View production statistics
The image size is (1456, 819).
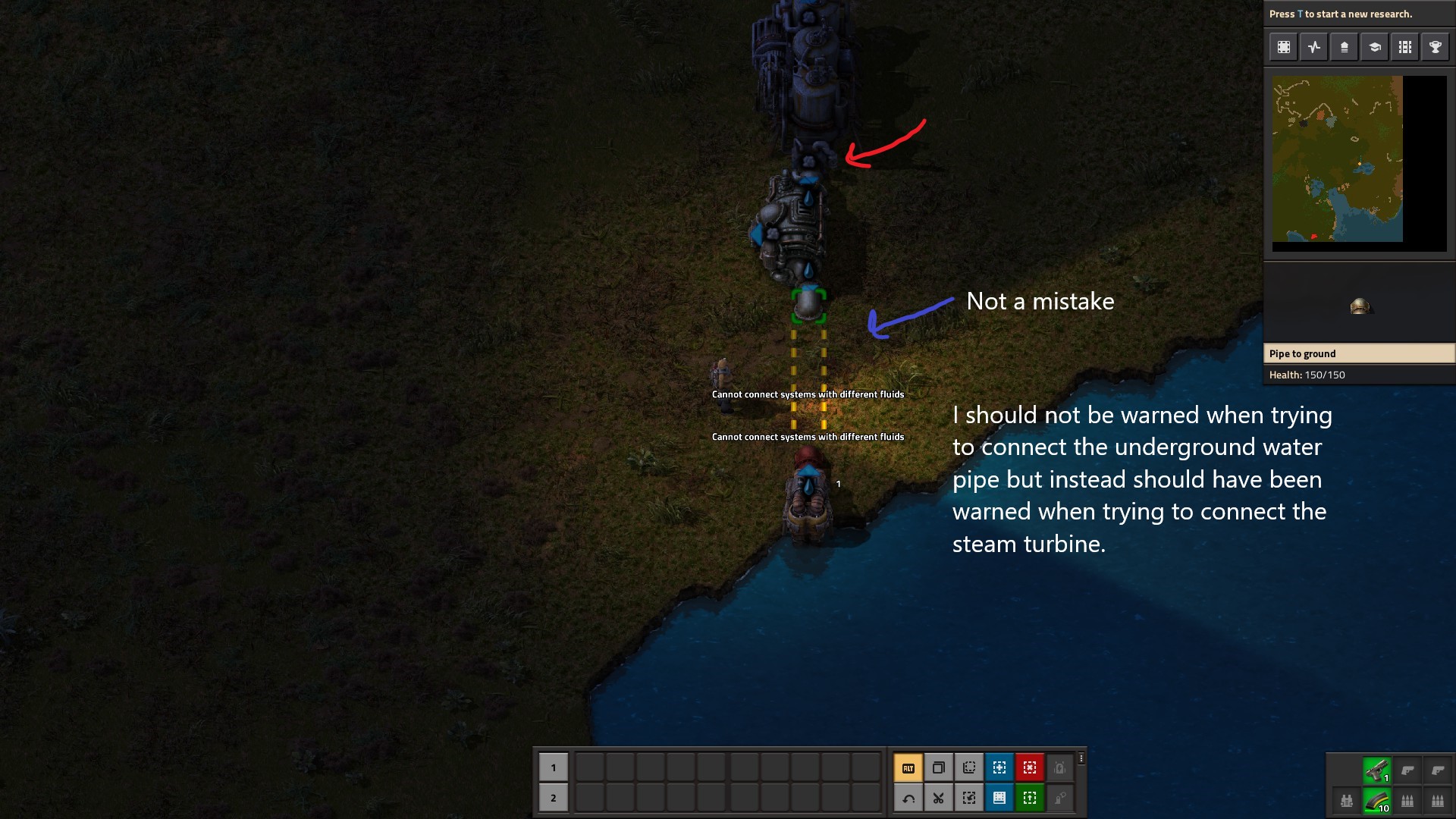coord(1314,46)
